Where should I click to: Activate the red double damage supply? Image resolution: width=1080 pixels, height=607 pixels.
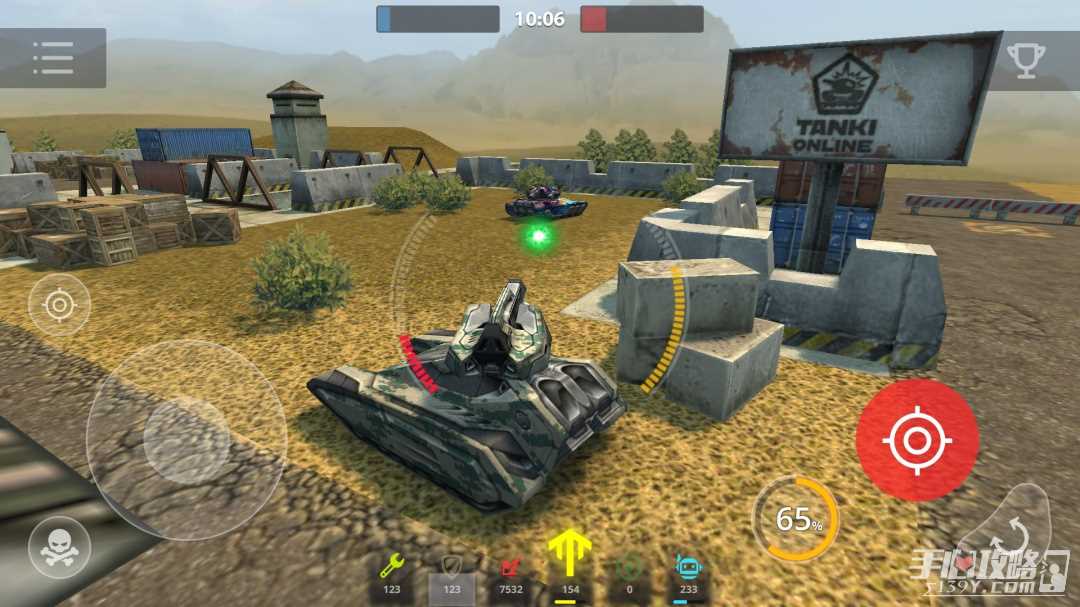(510, 573)
